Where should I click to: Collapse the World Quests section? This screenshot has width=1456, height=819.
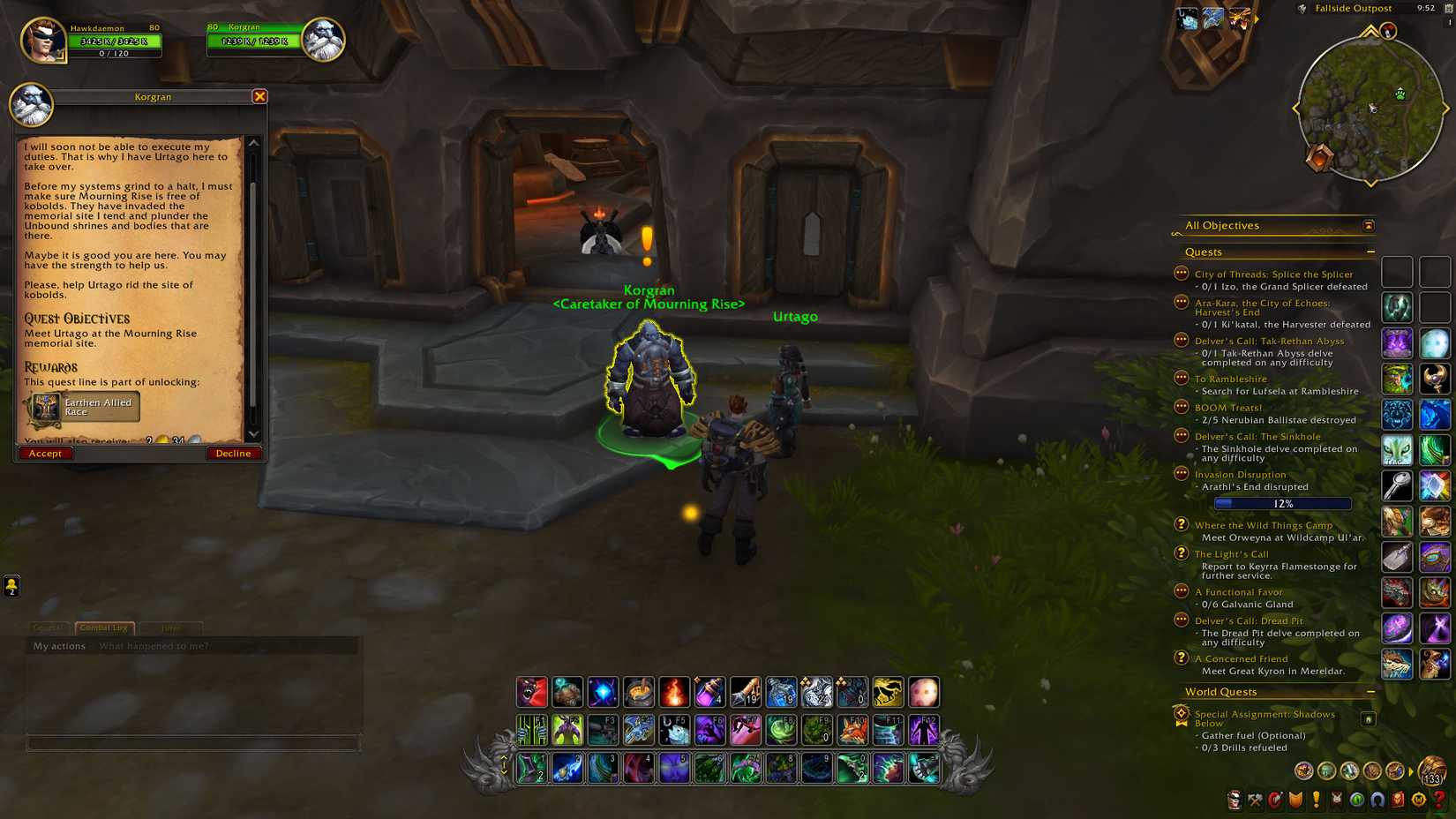(x=1371, y=692)
